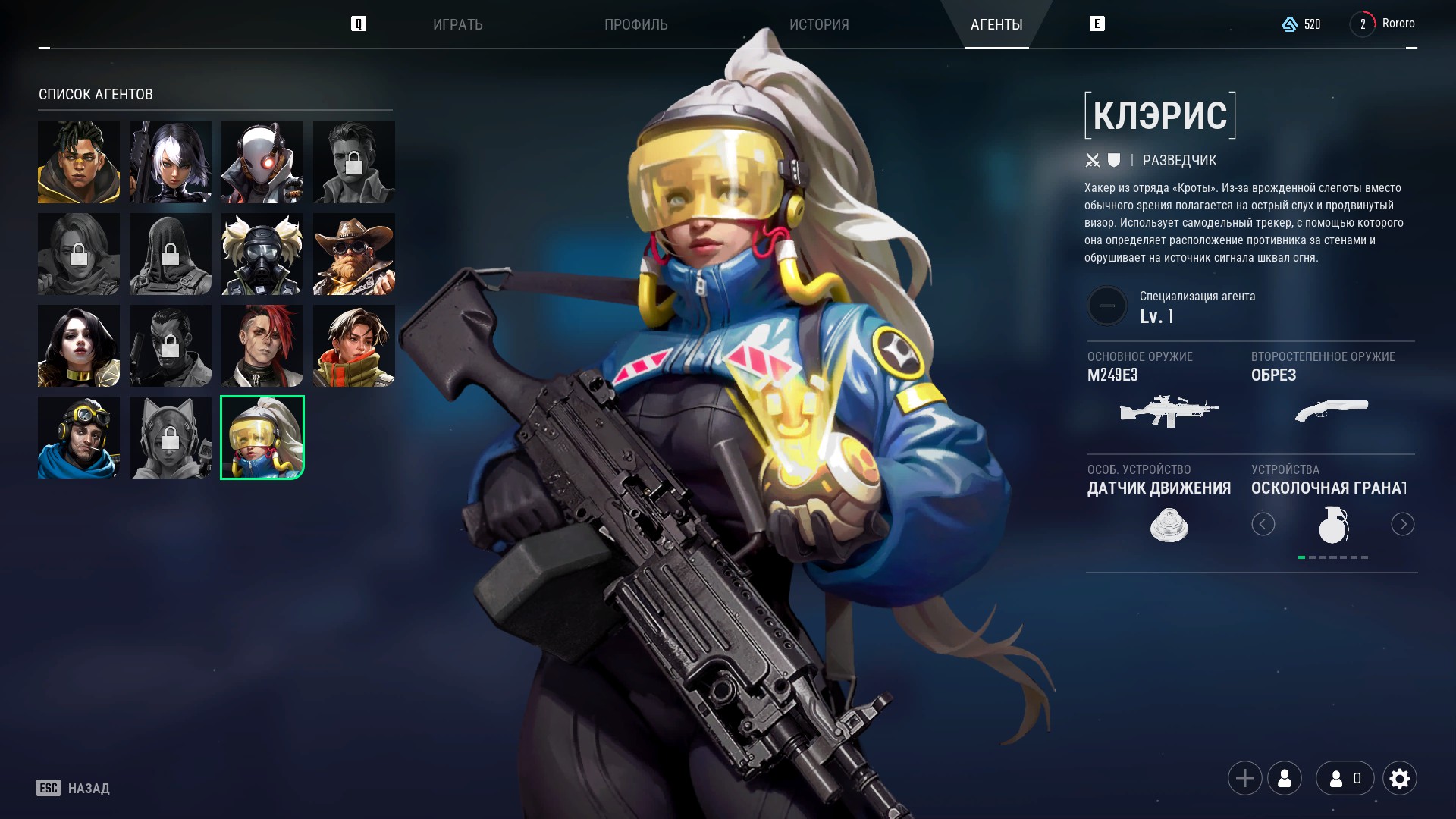Select the white-haired female agent portrait
The height and width of the screenshot is (819, 1456).
pyautogui.click(x=171, y=162)
